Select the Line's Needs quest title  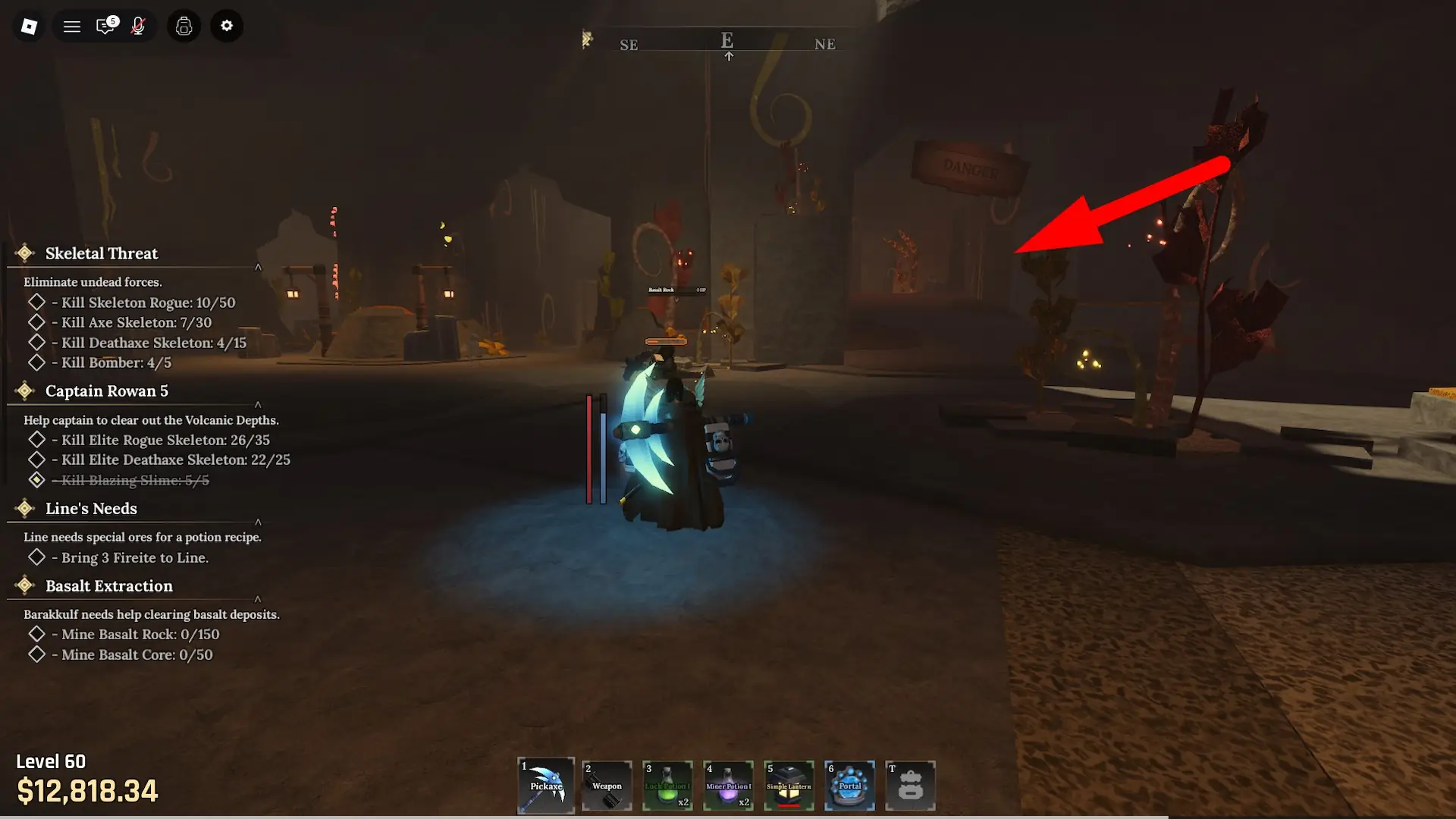click(91, 509)
